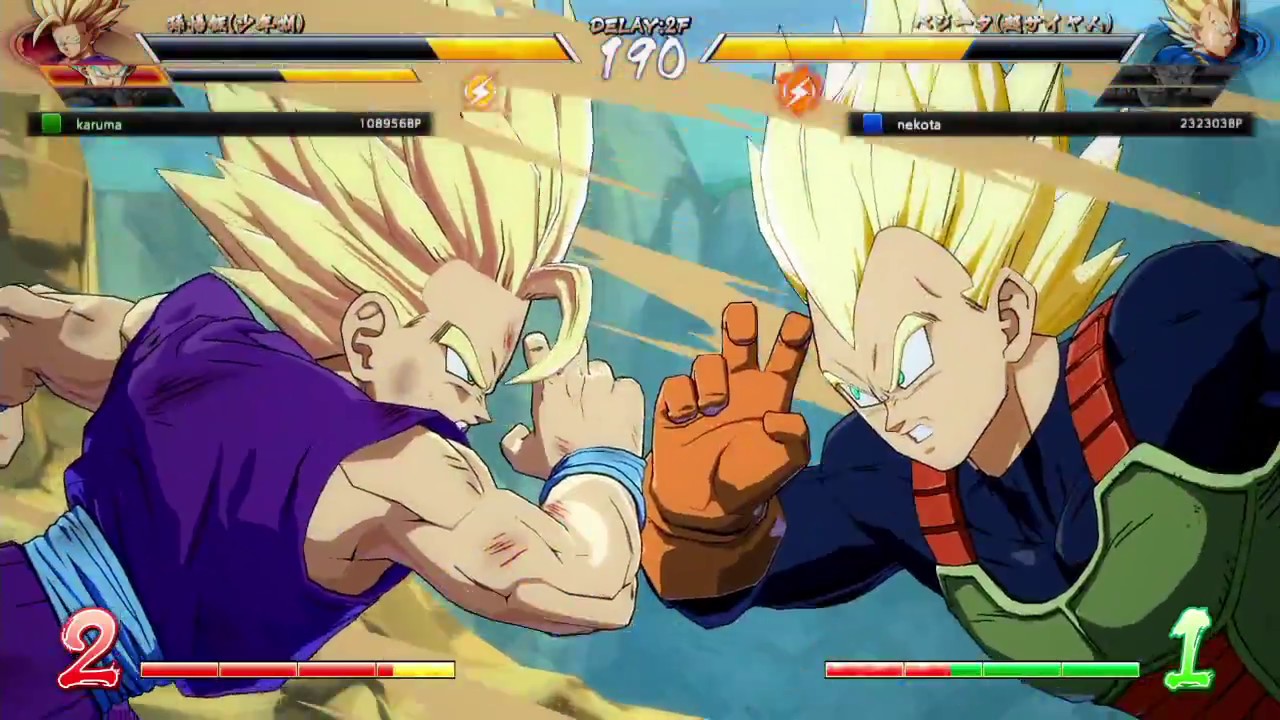Click the round timer showing 190
The image size is (1280, 720).
pos(645,62)
